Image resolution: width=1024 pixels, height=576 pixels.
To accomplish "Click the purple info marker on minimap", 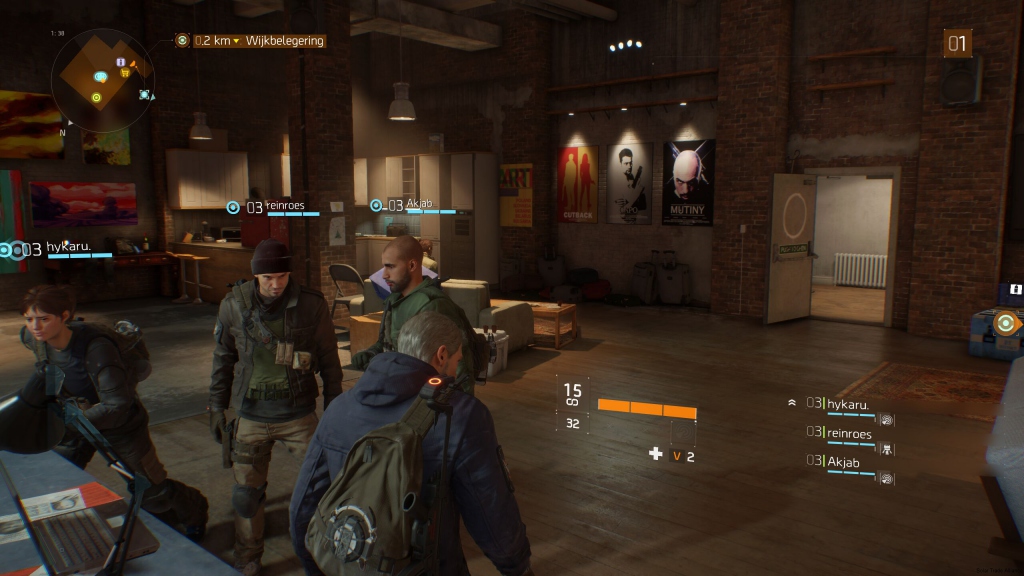I will [121, 62].
